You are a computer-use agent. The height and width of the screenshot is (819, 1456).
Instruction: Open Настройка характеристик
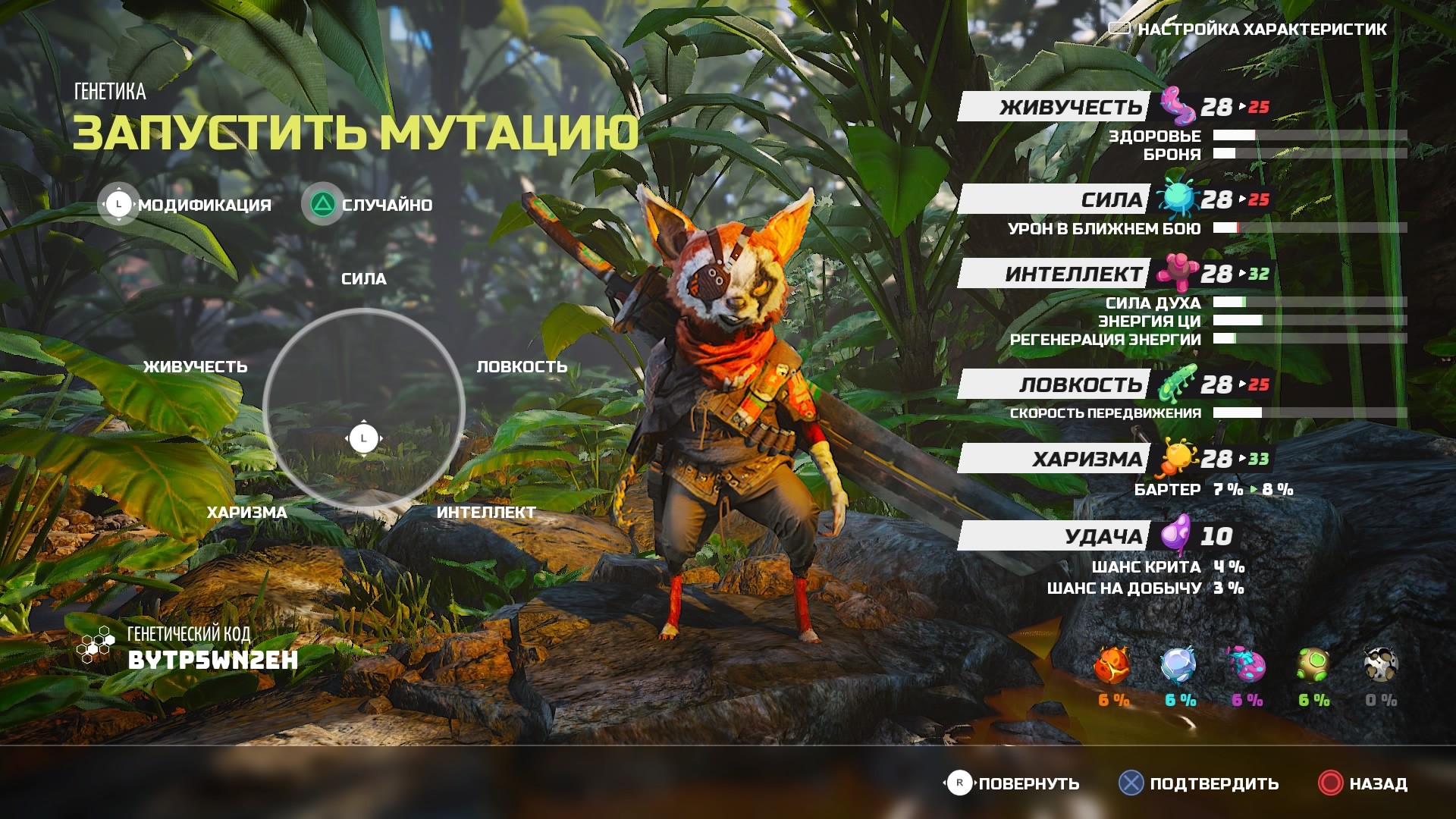tap(1248, 30)
